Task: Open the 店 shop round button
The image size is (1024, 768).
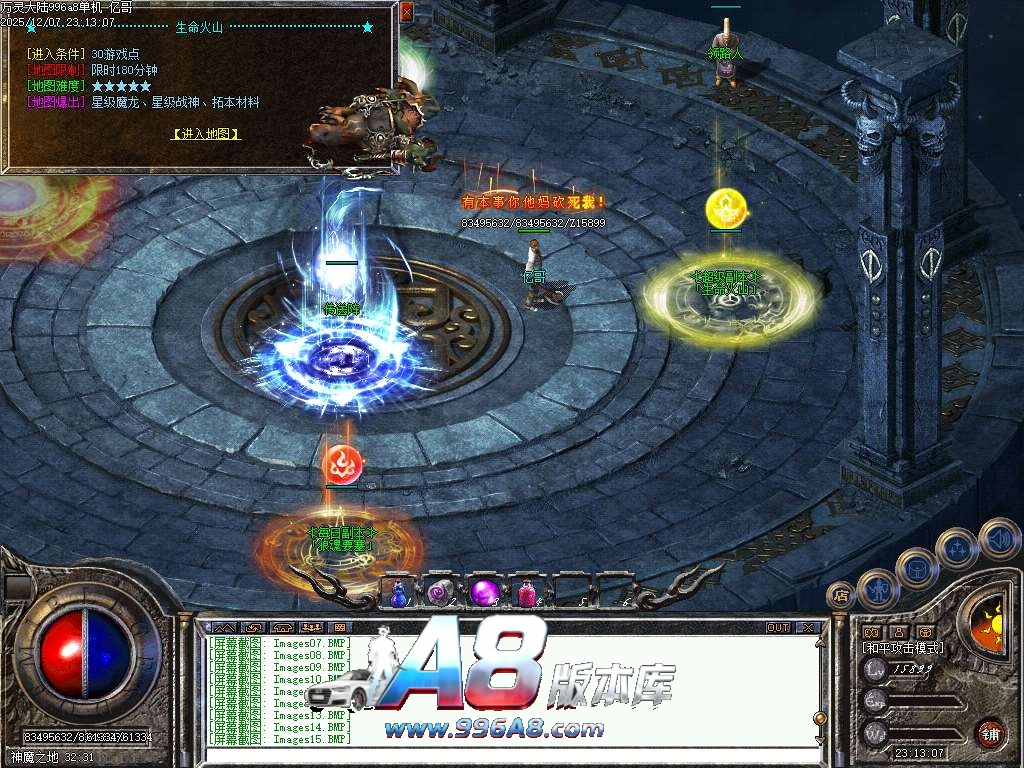Action: click(841, 596)
